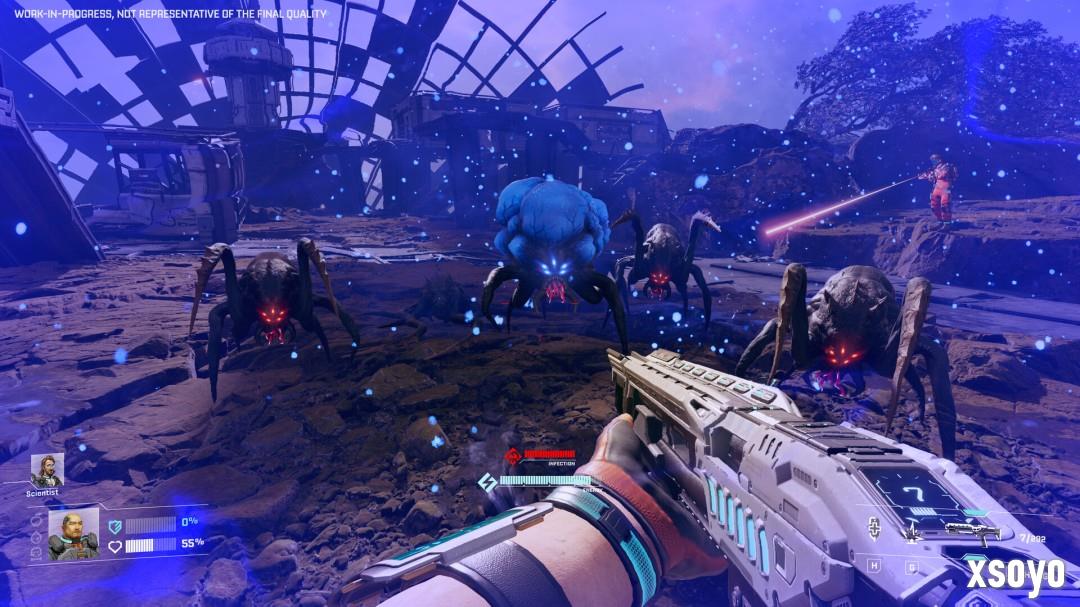Click the bald player character portrait

73,533
